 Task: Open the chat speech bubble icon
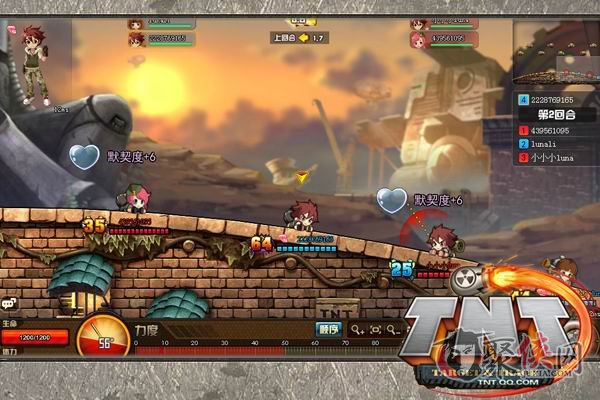tap(8, 302)
